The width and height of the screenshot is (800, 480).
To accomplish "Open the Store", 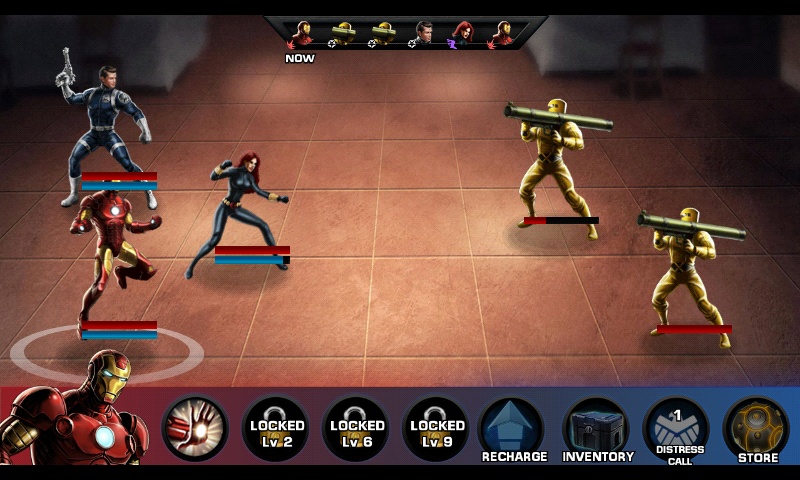I will pos(757,429).
